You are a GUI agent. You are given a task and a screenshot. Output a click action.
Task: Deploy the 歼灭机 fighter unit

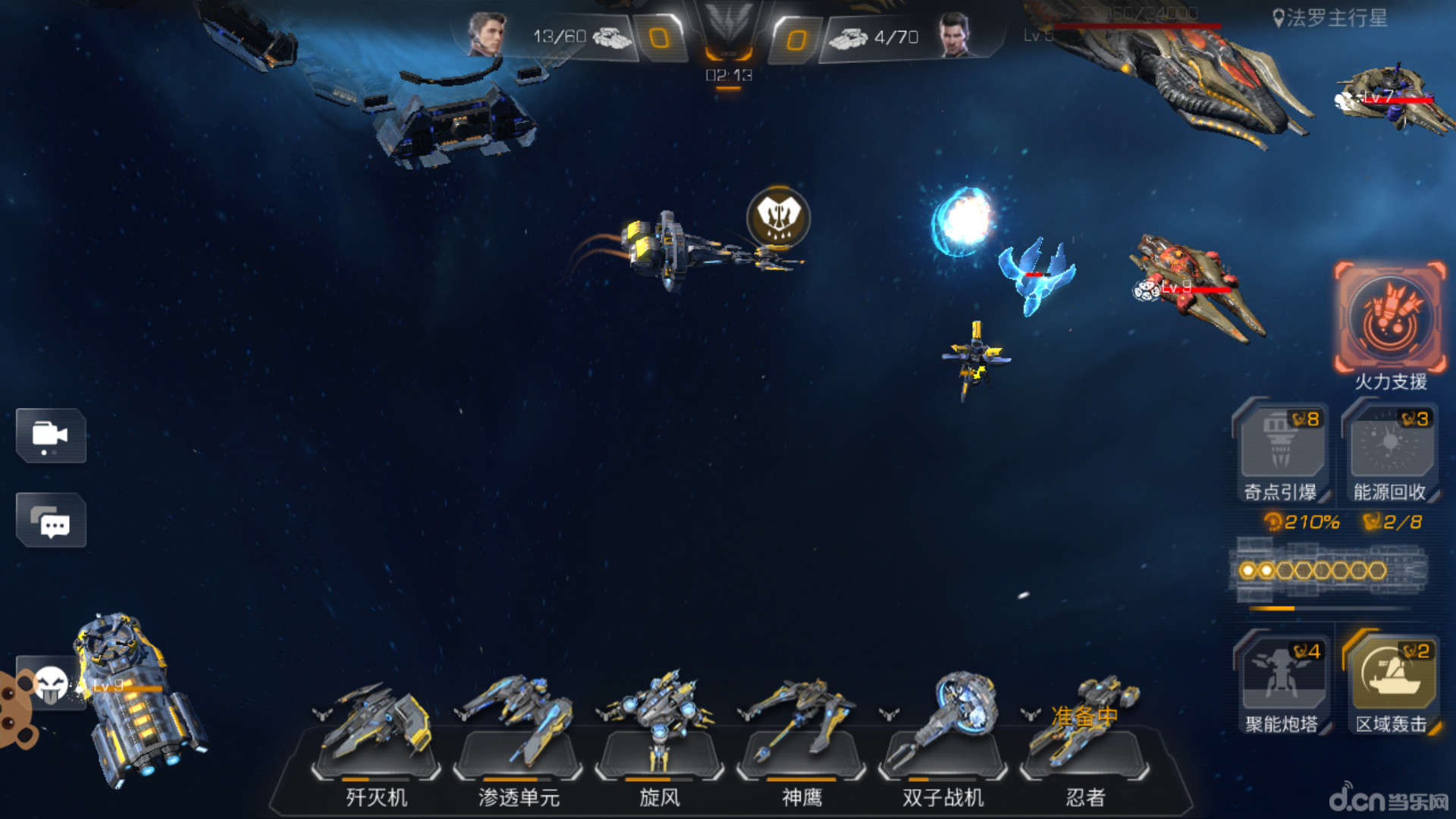click(x=376, y=739)
